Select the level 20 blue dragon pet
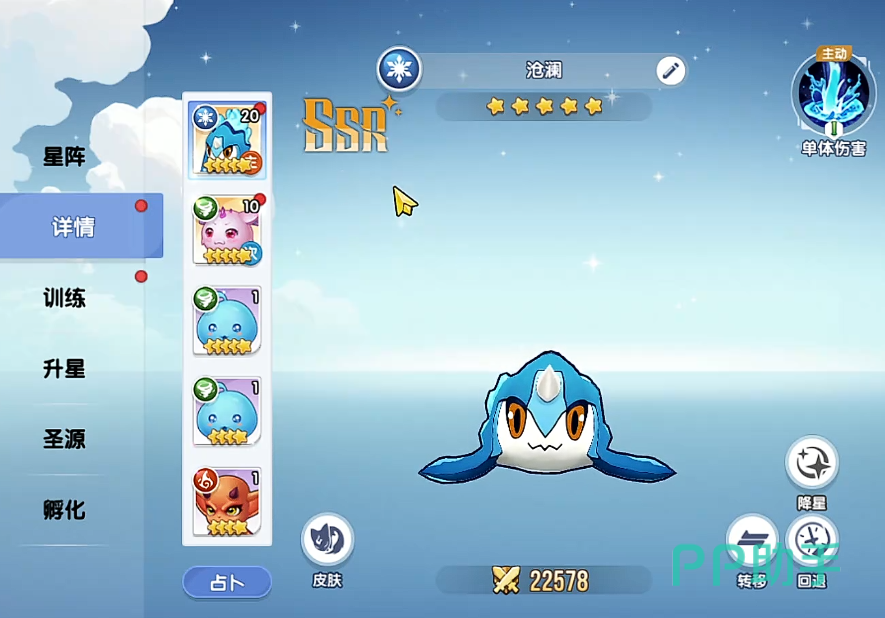 point(227,144)
